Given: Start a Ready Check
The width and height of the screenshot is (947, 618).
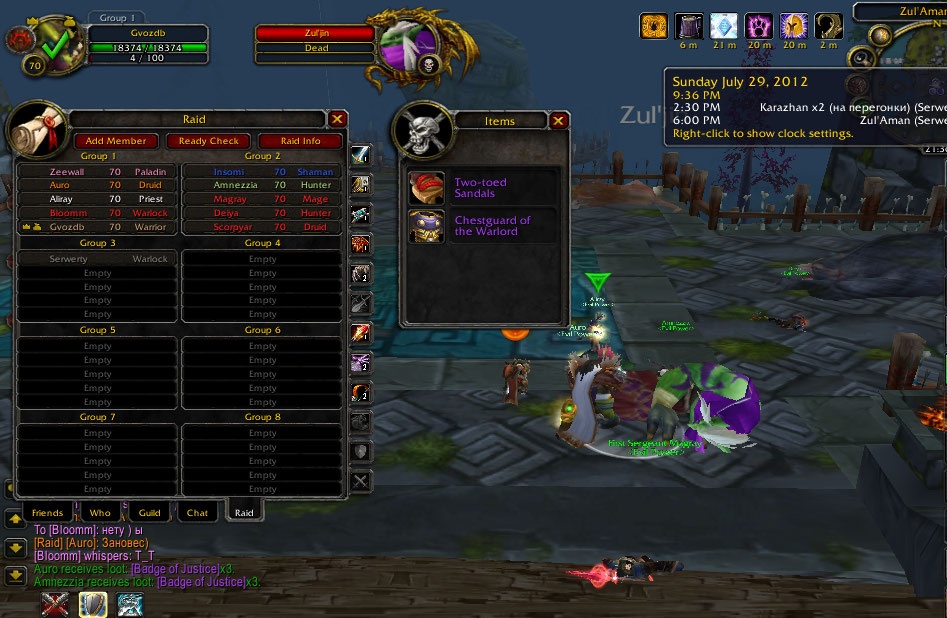Looking at the screenshot, I should click(209, 141).
